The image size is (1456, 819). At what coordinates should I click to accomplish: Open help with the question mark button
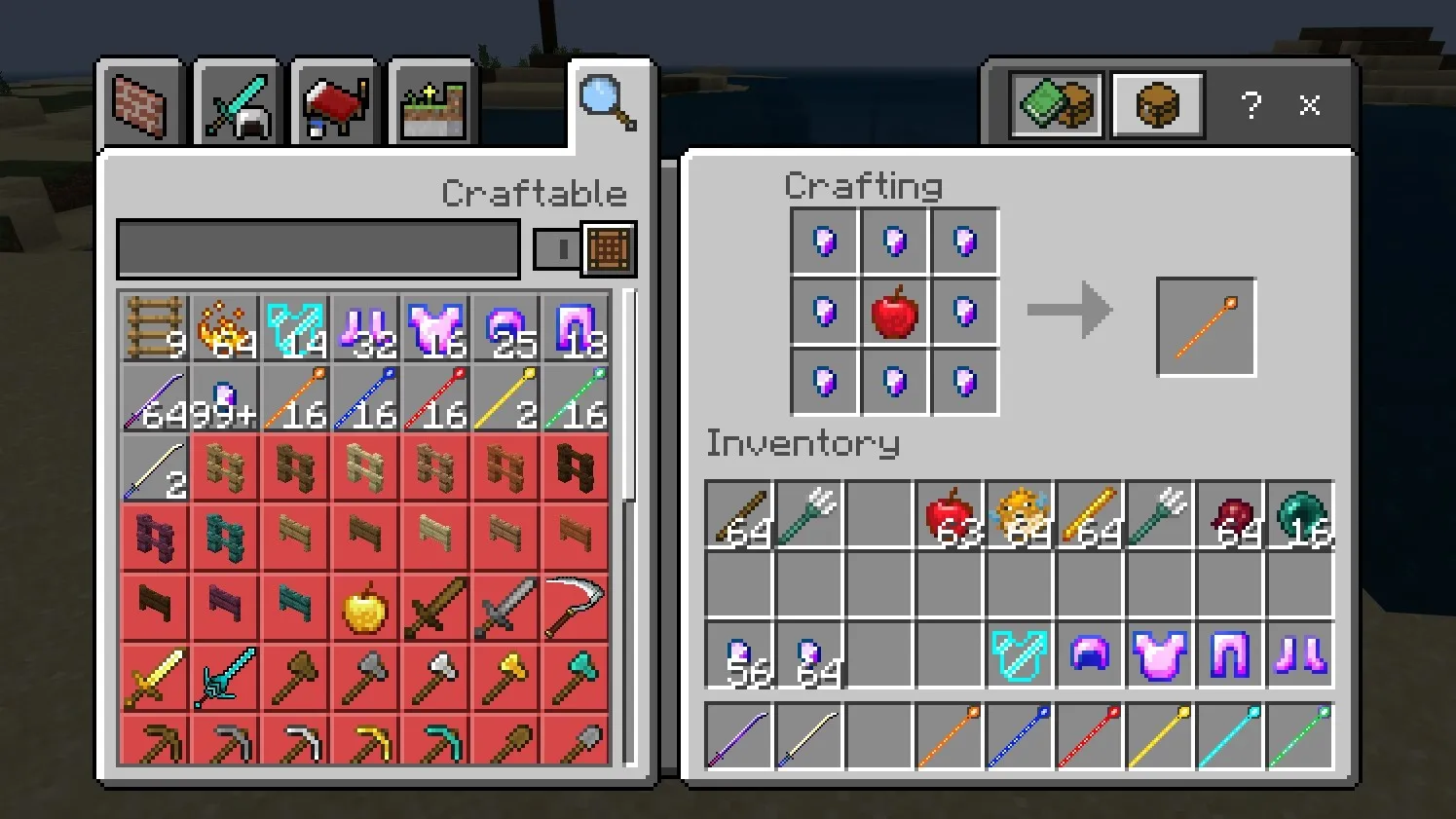click(1251, 105)
